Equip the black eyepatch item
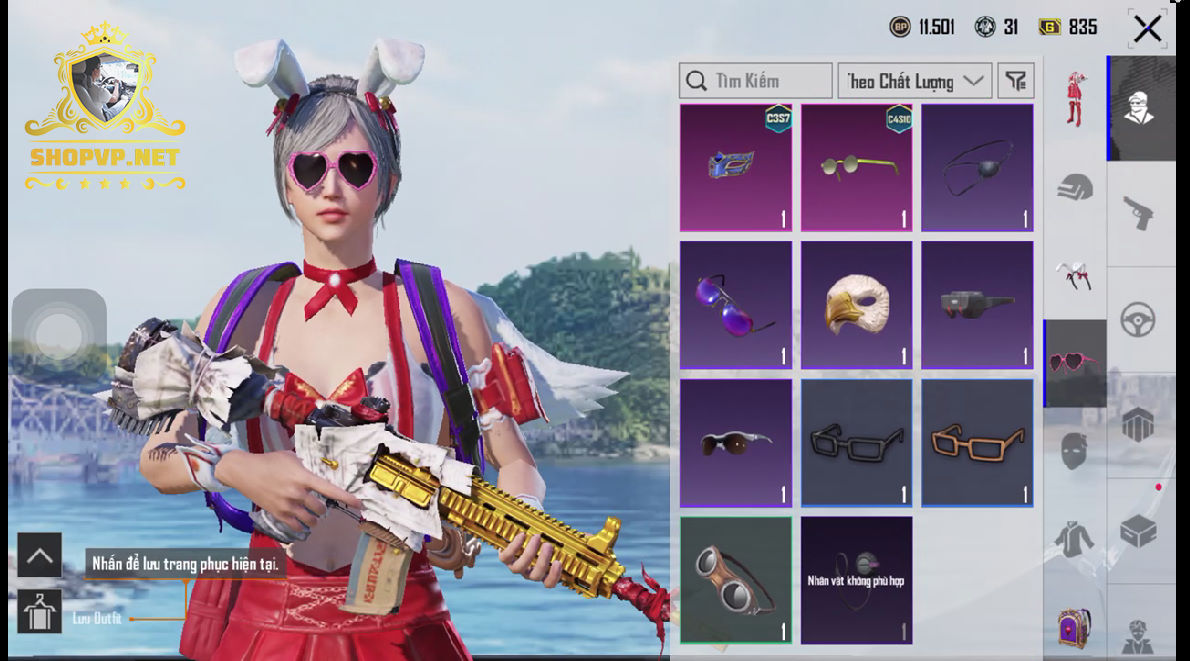Image resolution: width=1190 pixels, height=661 pixels. (977, 168)
